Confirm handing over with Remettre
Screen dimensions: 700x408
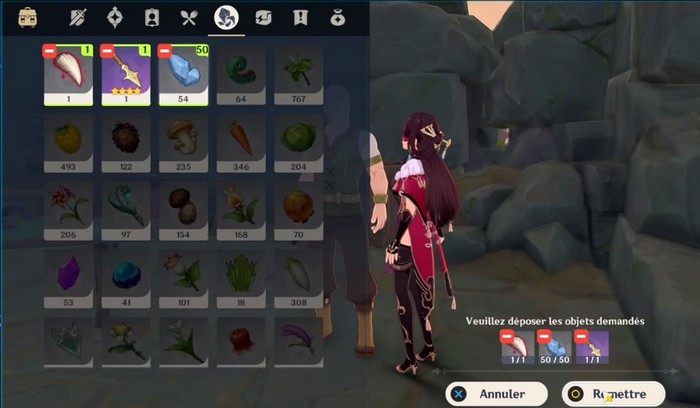(x=614, y=394)
